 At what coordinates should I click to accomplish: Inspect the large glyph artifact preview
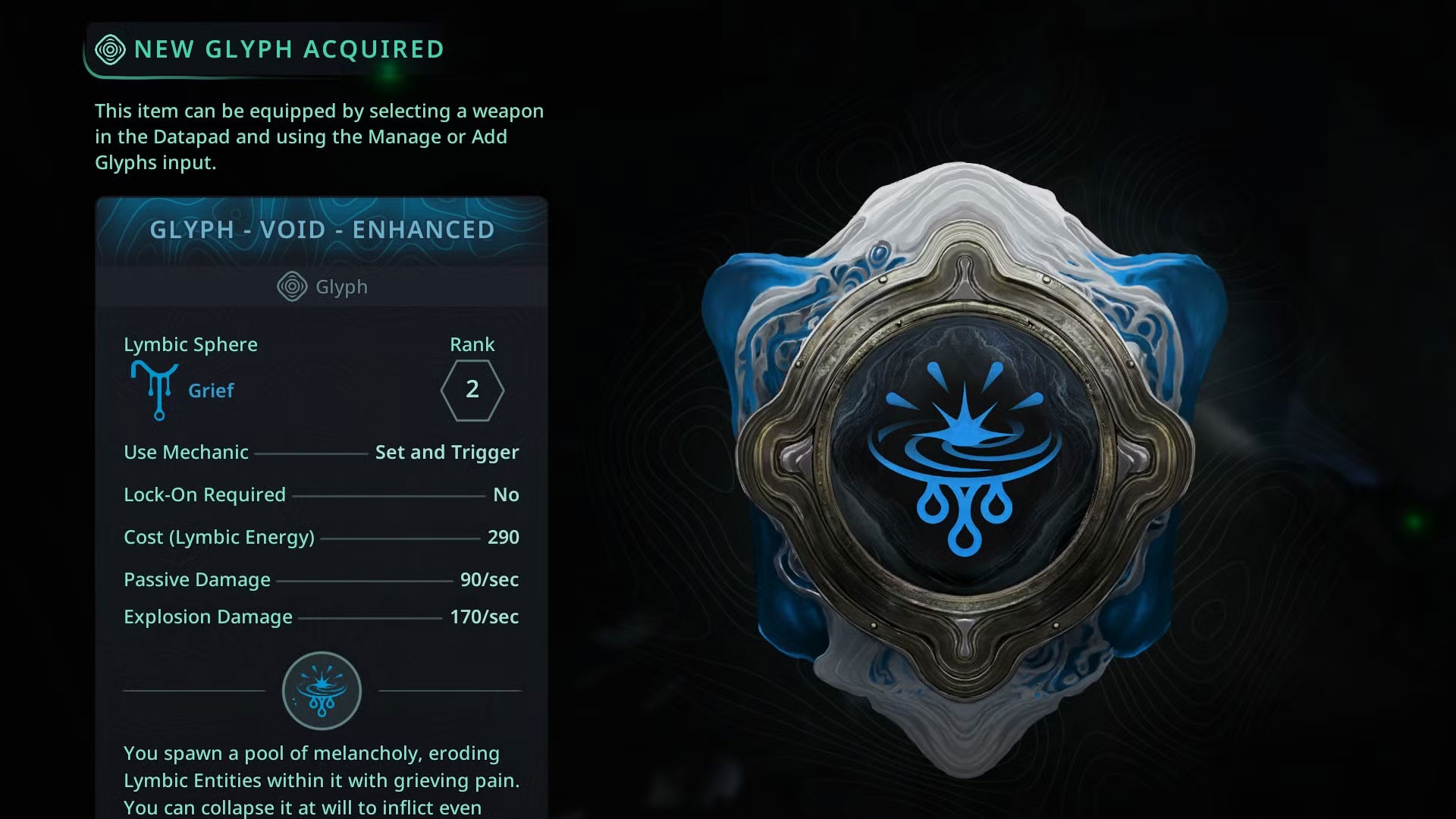pos(963,463)
